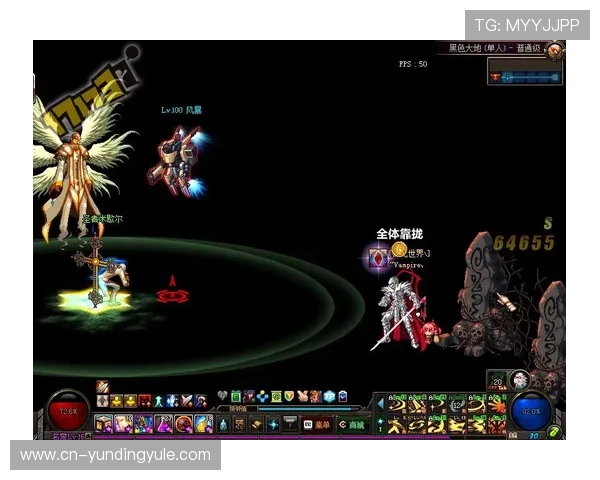Open the 商城 shop

tap(352, 424)
